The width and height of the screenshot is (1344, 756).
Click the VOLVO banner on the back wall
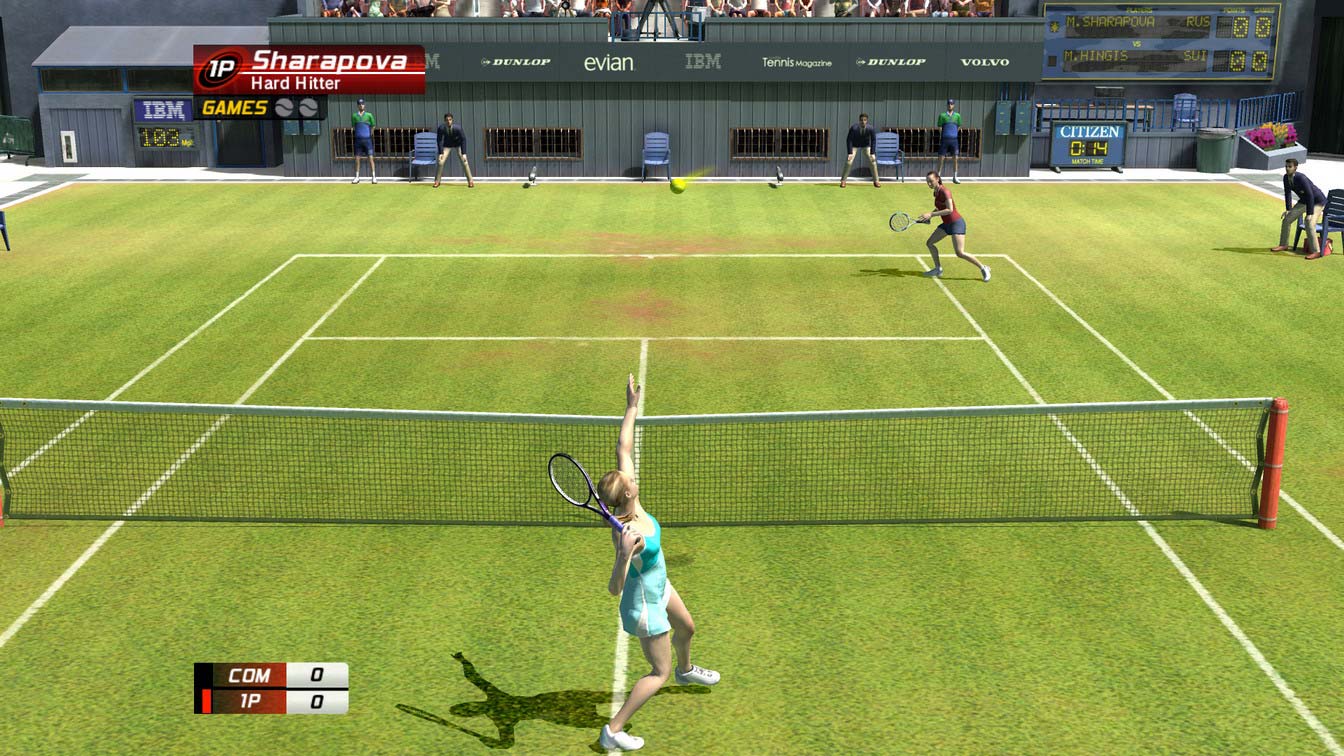click(x=985, y=63)
